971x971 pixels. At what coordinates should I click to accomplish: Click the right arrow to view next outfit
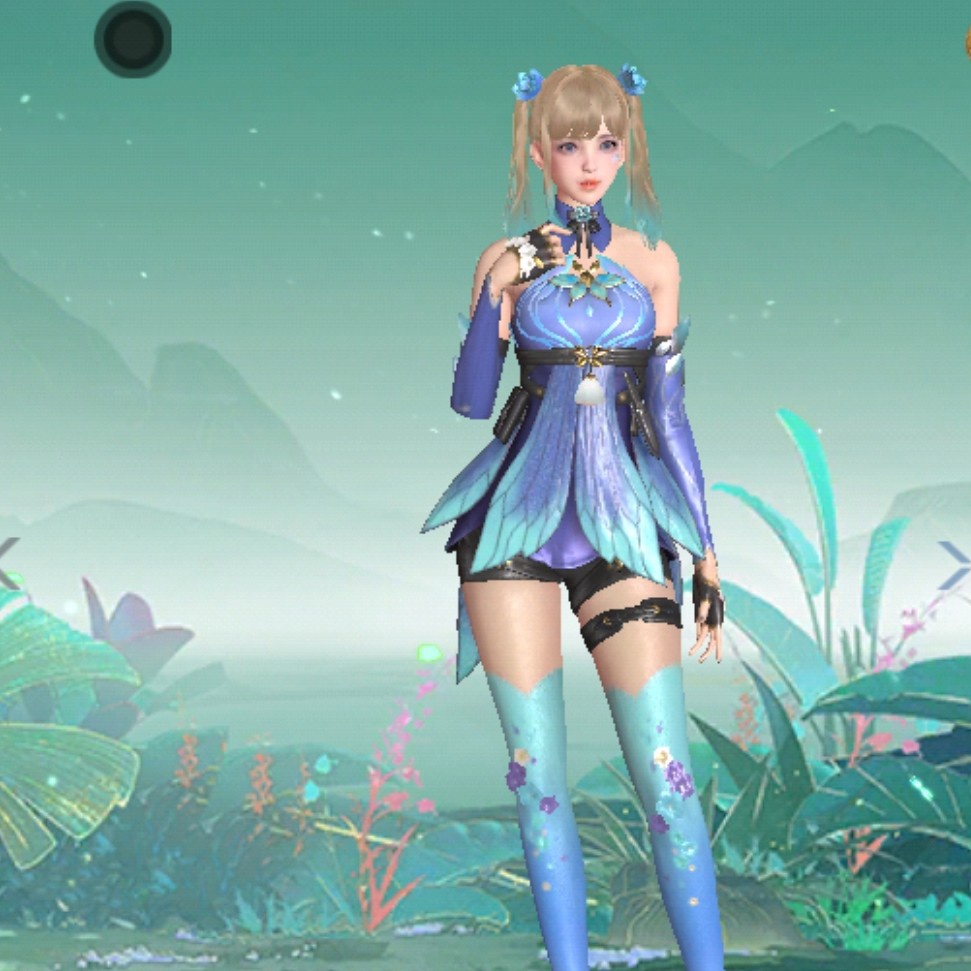coord(955,560)
